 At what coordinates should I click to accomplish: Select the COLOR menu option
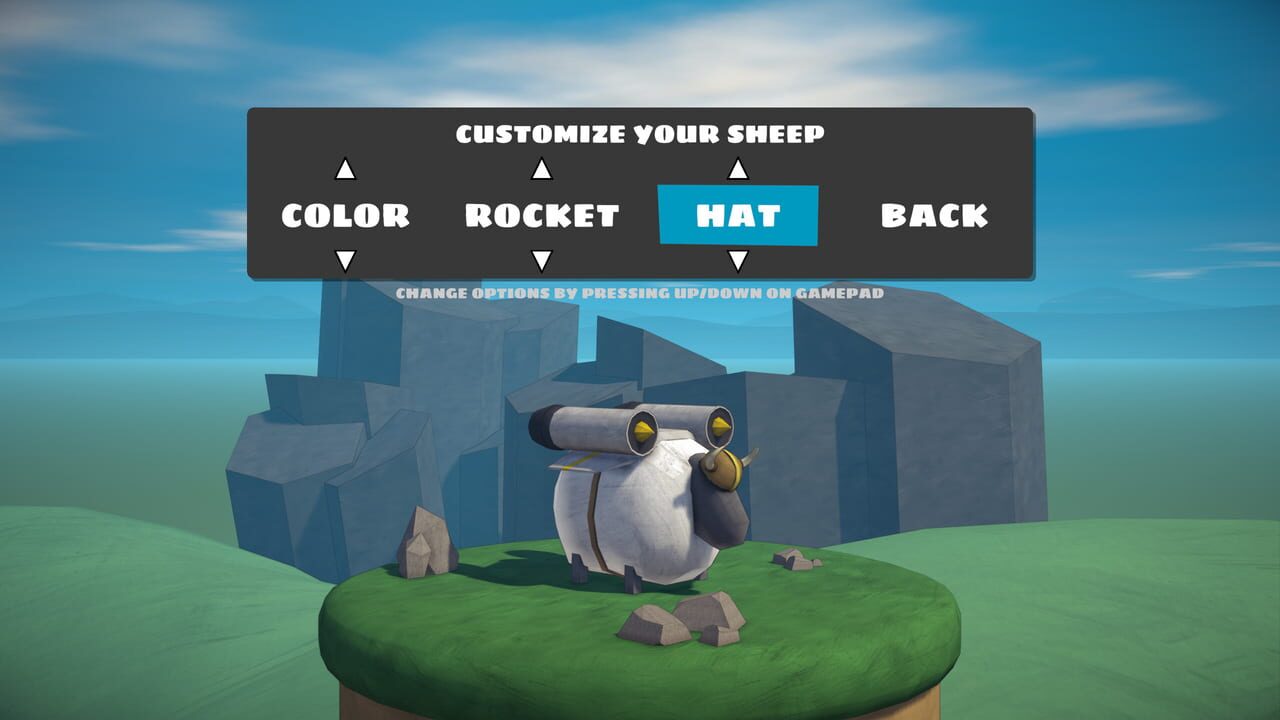click(345, 214)
